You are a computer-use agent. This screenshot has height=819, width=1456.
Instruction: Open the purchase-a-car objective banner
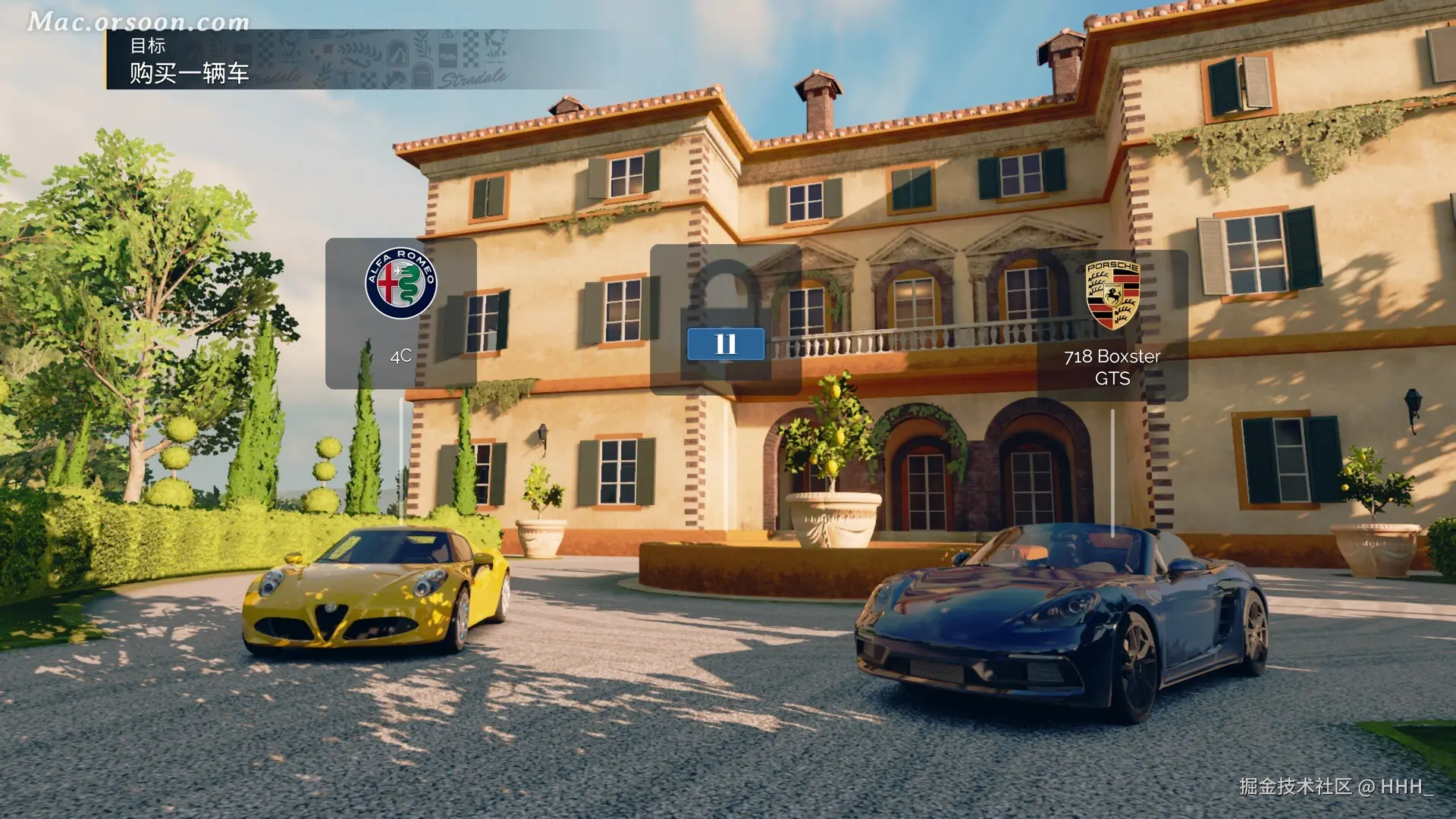click(190, 60)
